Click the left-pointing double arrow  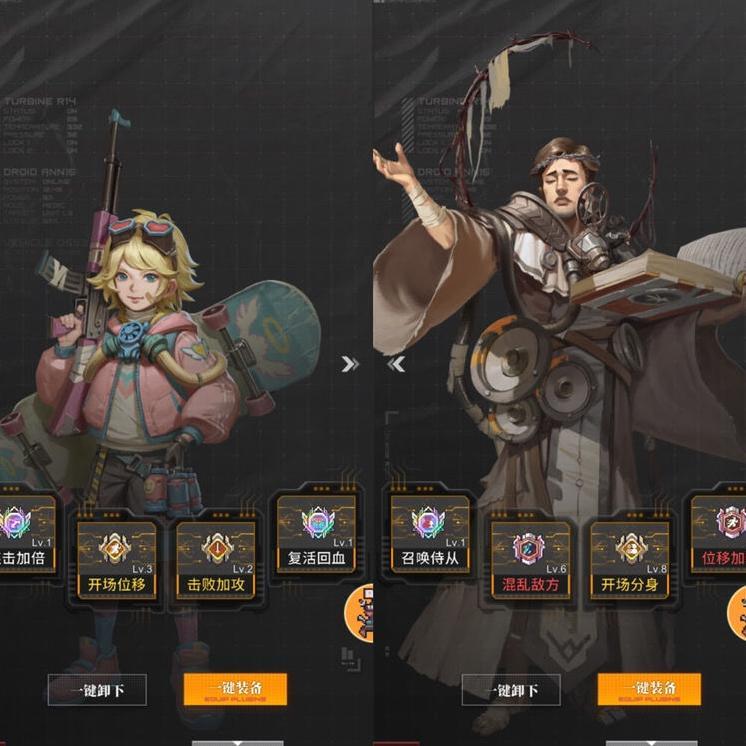click(x=396, y=364)
